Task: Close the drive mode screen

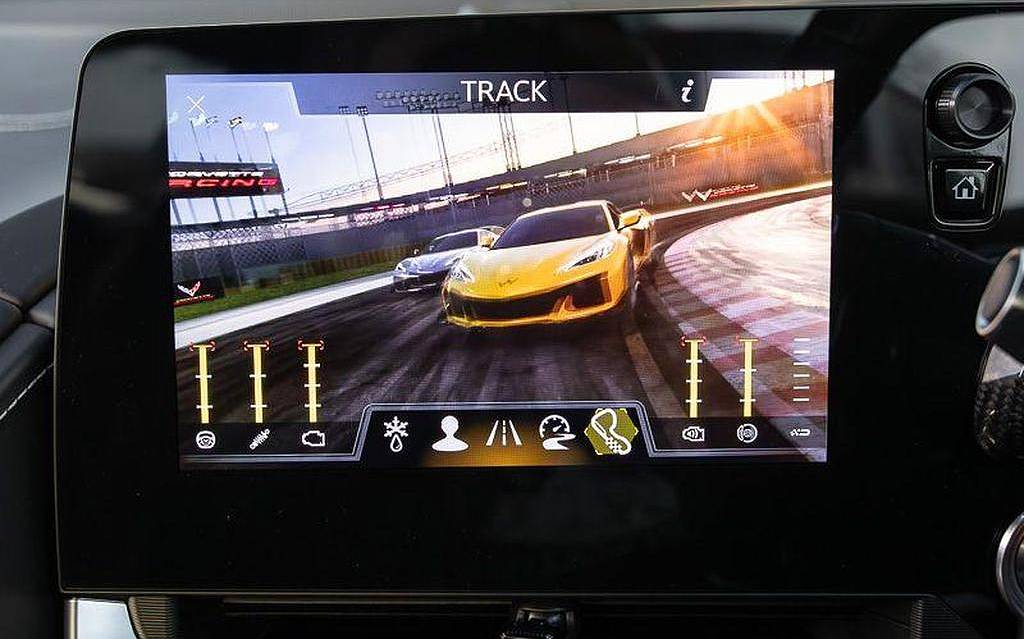Action: (x=196, y=104)
